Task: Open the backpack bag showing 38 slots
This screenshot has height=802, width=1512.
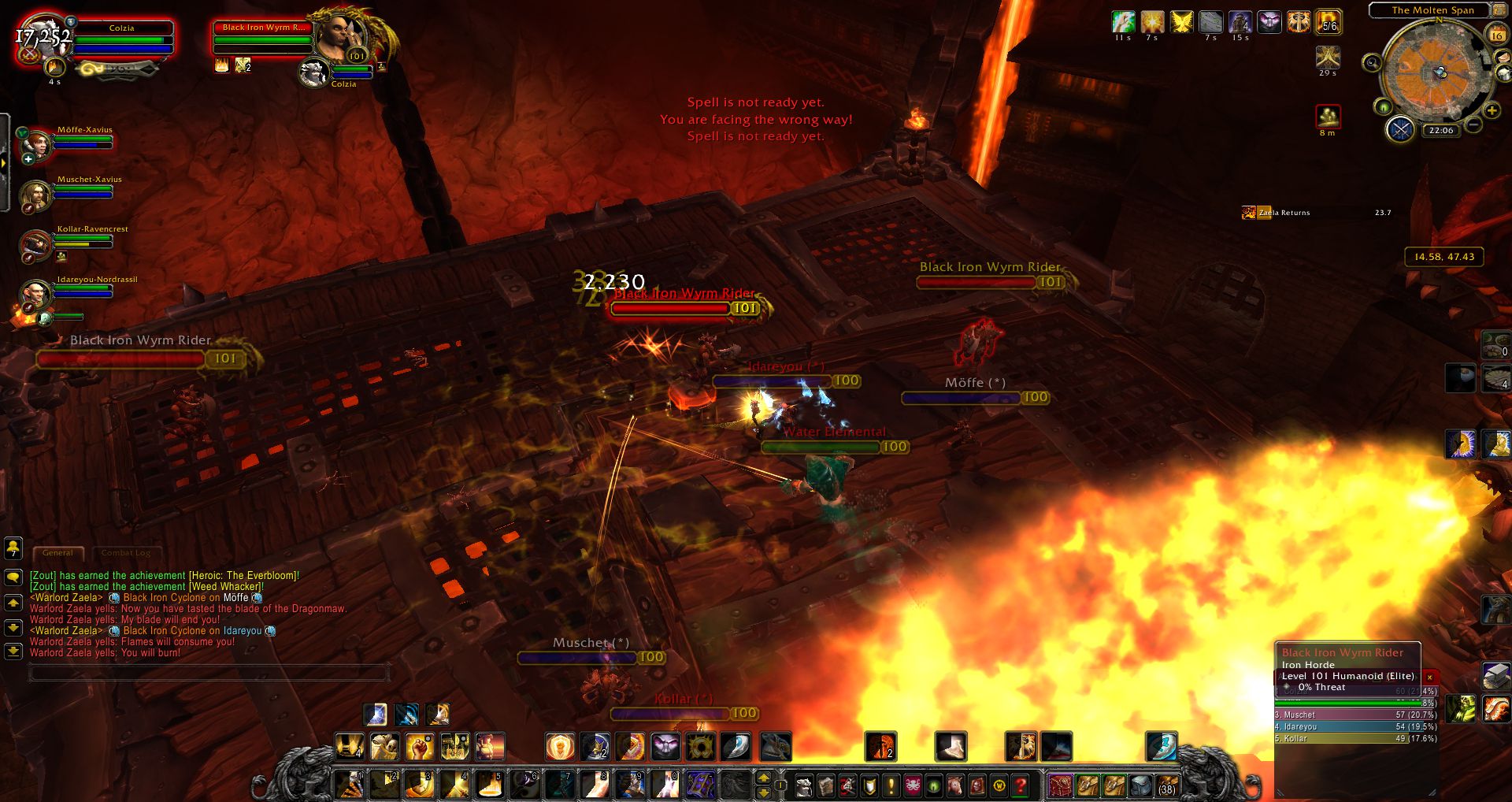Action: [x=1166, y=785]
